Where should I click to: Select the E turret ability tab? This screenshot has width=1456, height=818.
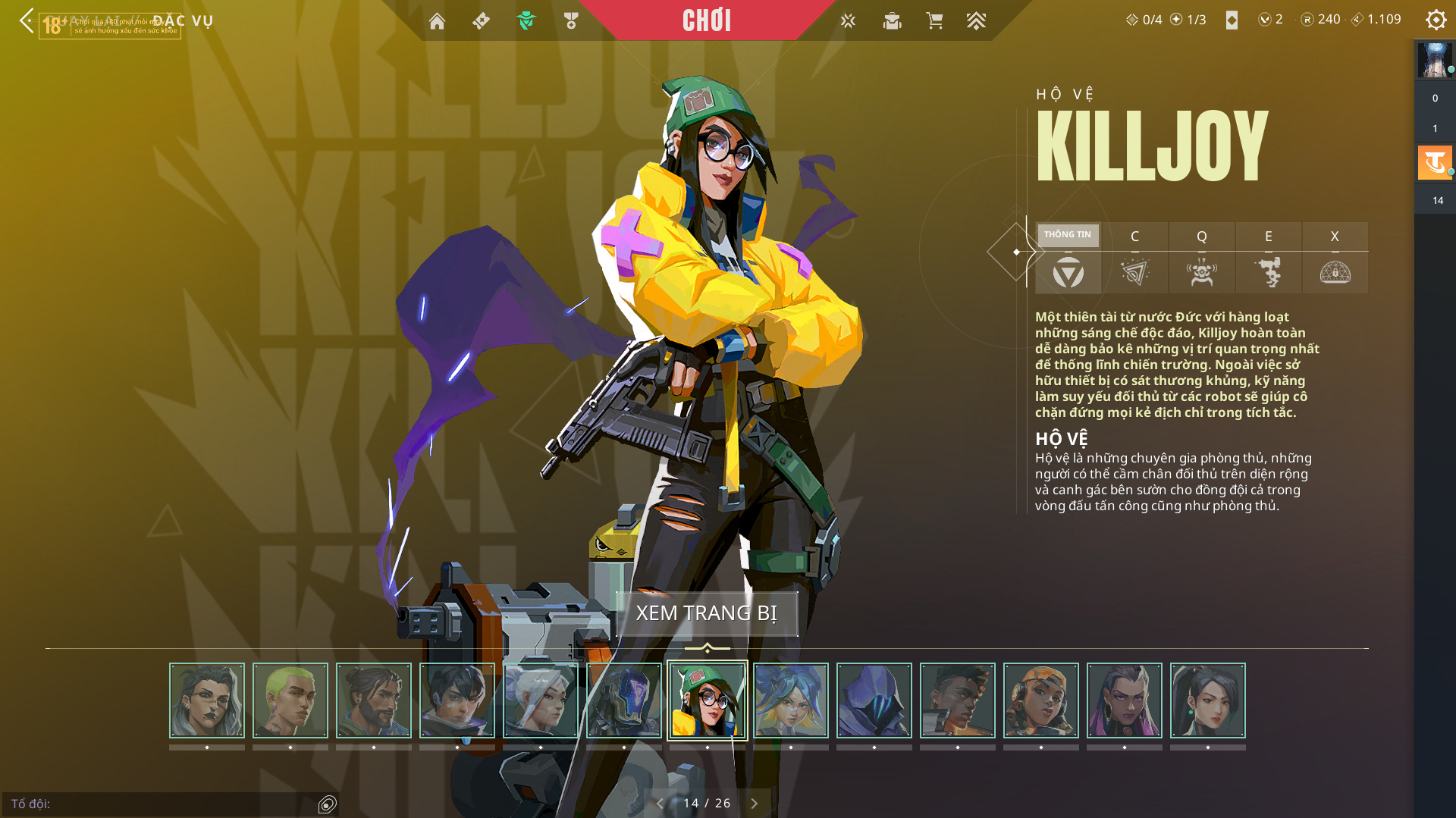(1268, 258)
